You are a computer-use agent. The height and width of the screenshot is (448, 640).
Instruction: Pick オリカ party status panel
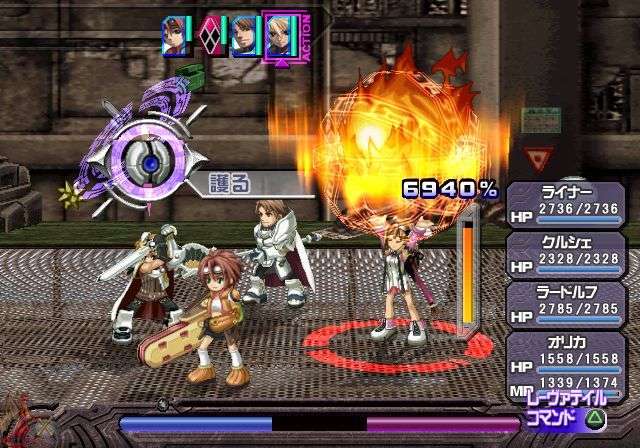point(570,356)
